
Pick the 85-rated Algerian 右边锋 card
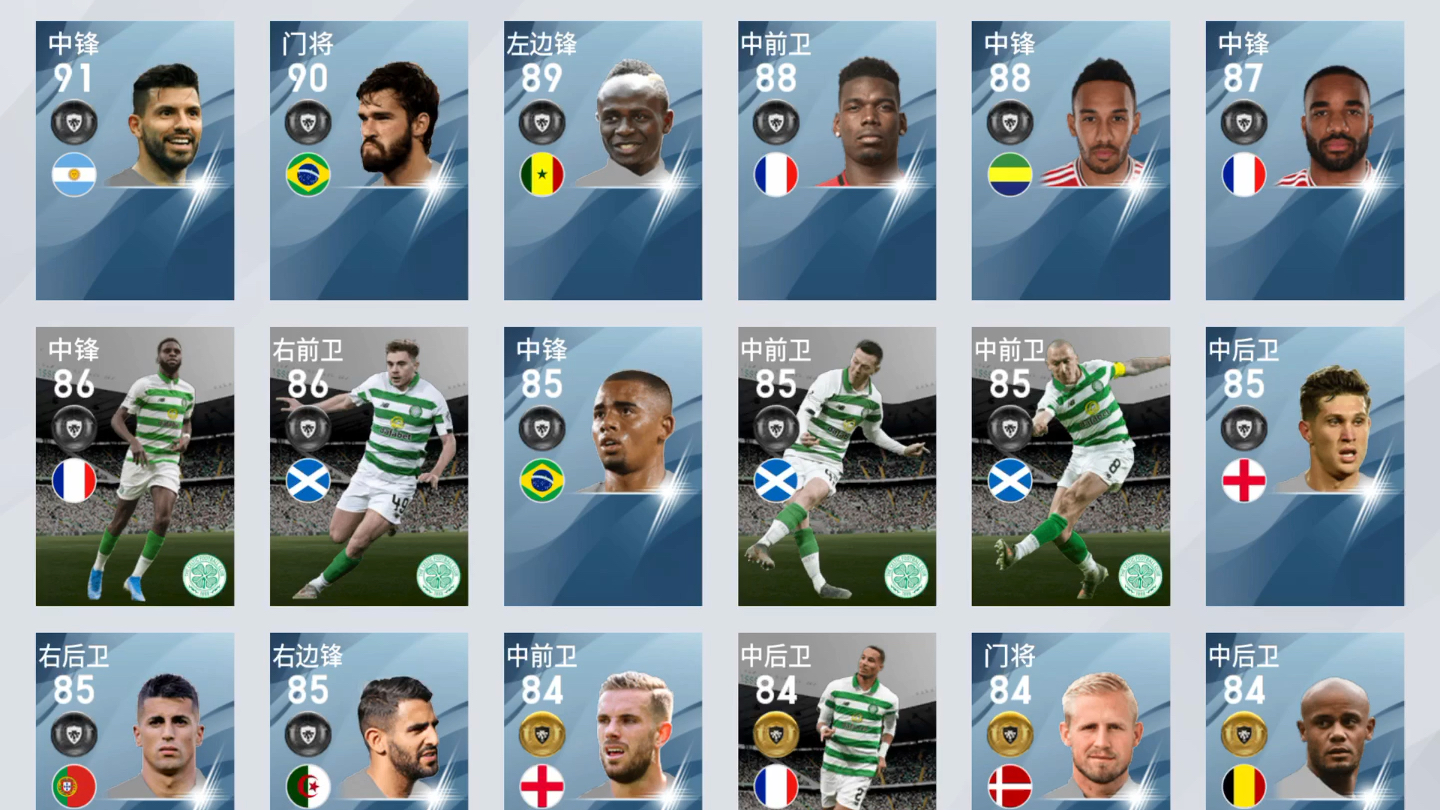click(x=369, y=722)
